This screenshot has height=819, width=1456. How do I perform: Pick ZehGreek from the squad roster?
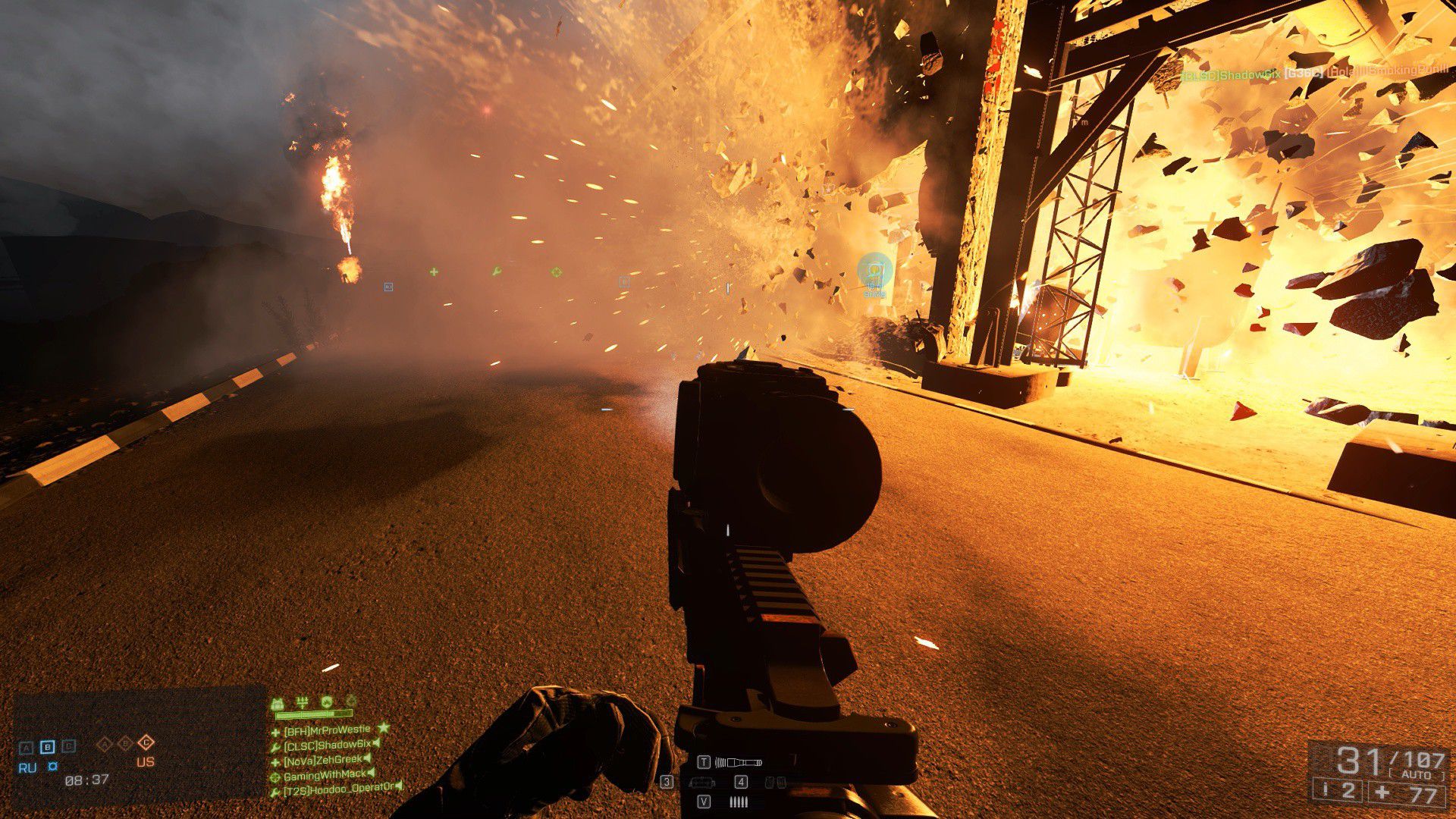click(x=322, y=760)
